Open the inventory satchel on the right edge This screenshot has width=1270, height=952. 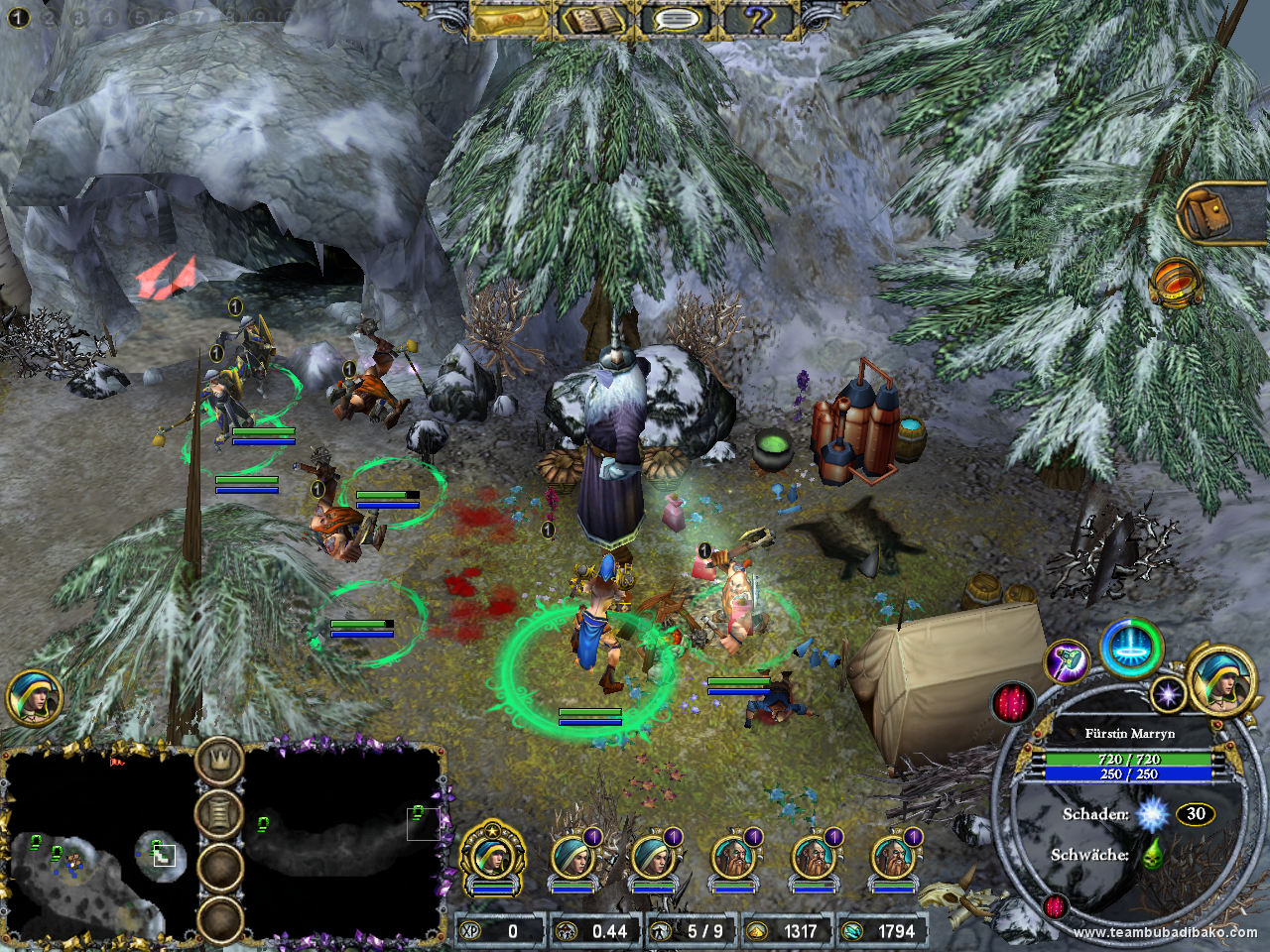pyautogui.click(x=1206, y=210)
